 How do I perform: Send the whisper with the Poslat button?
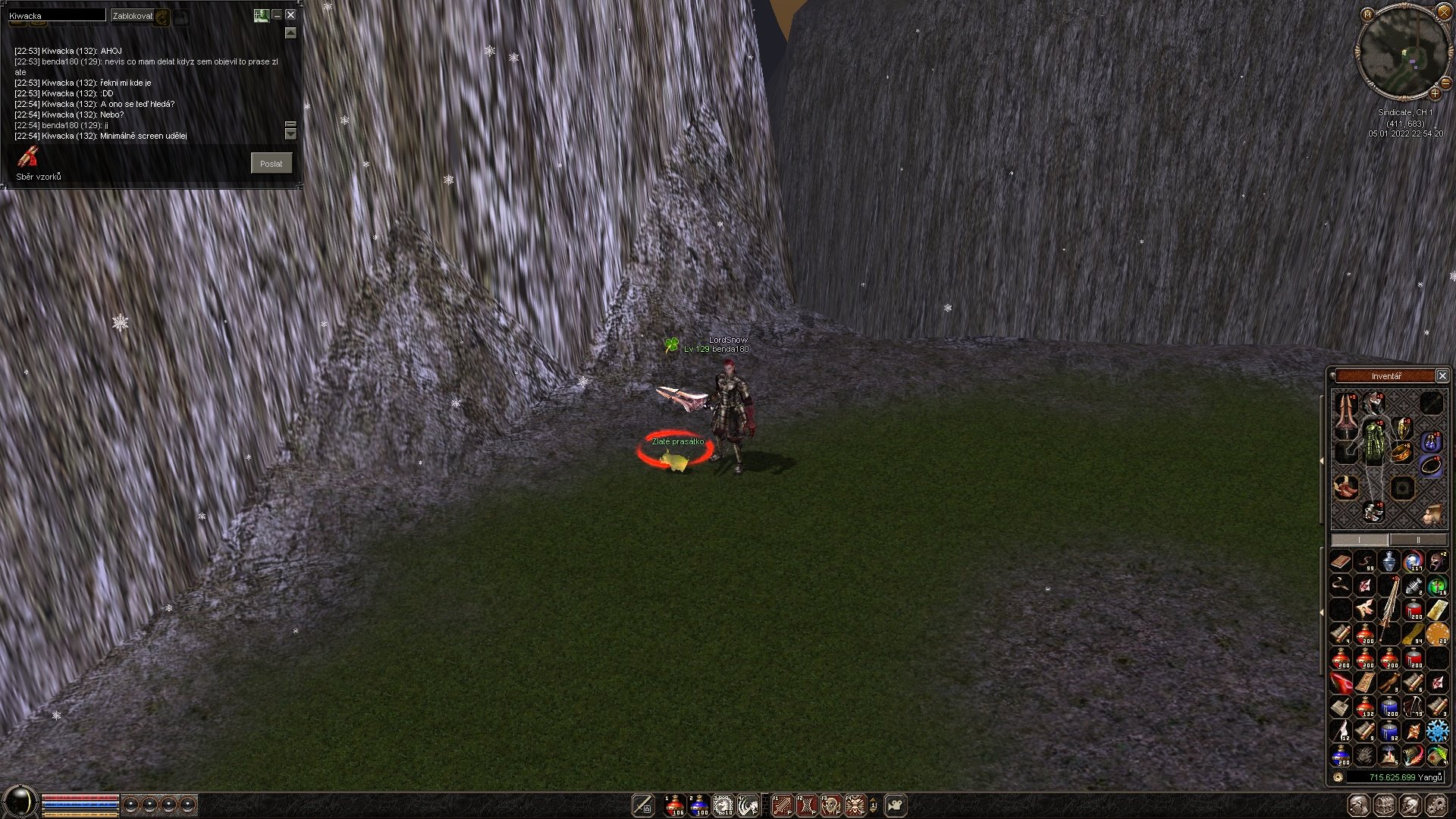coord(271,163)
